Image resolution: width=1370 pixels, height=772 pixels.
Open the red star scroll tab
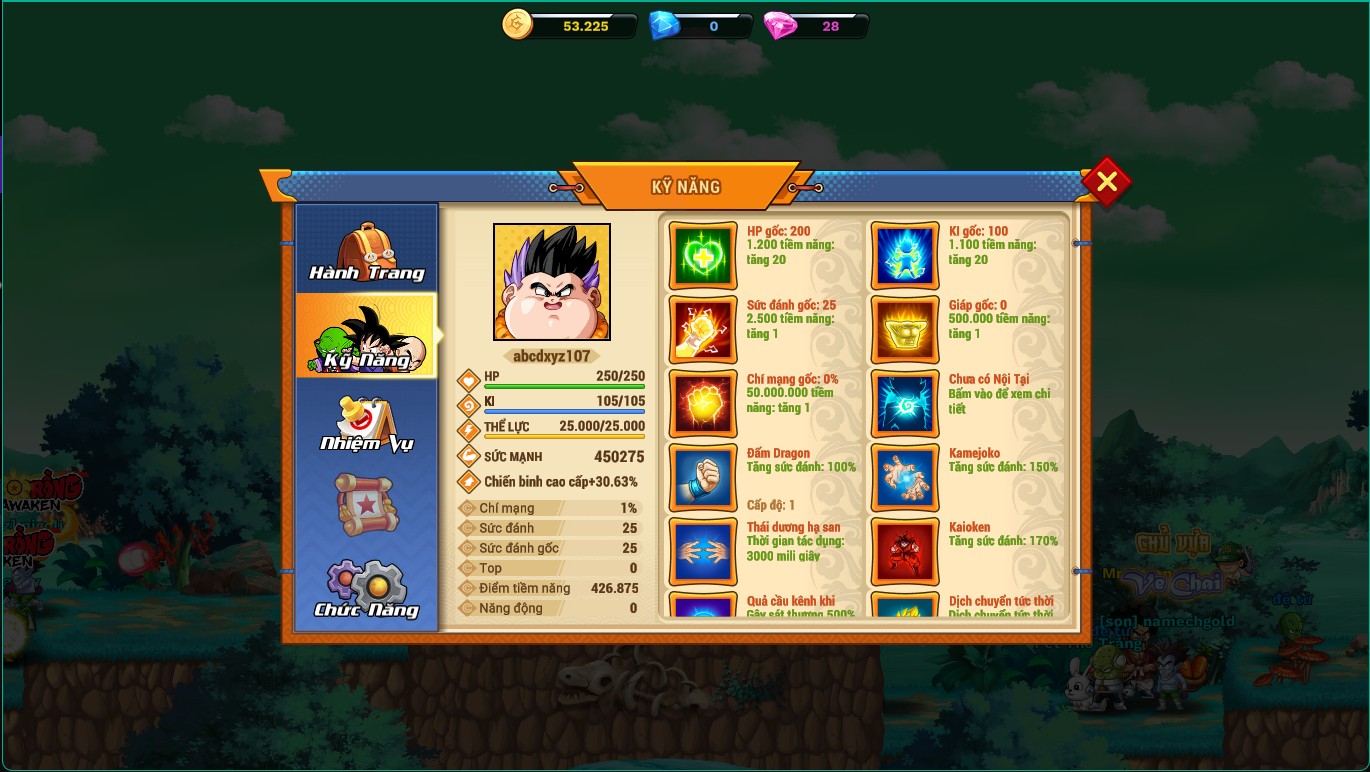click(x=367, y=505)
